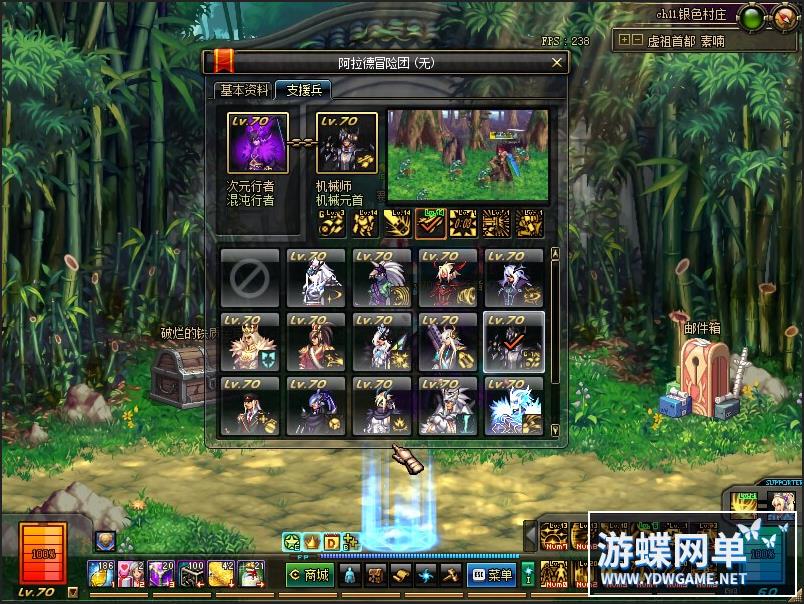Pick the highlighted dark-armored support character
Screen dimensions: 804x604
click(x=514, y=341)
